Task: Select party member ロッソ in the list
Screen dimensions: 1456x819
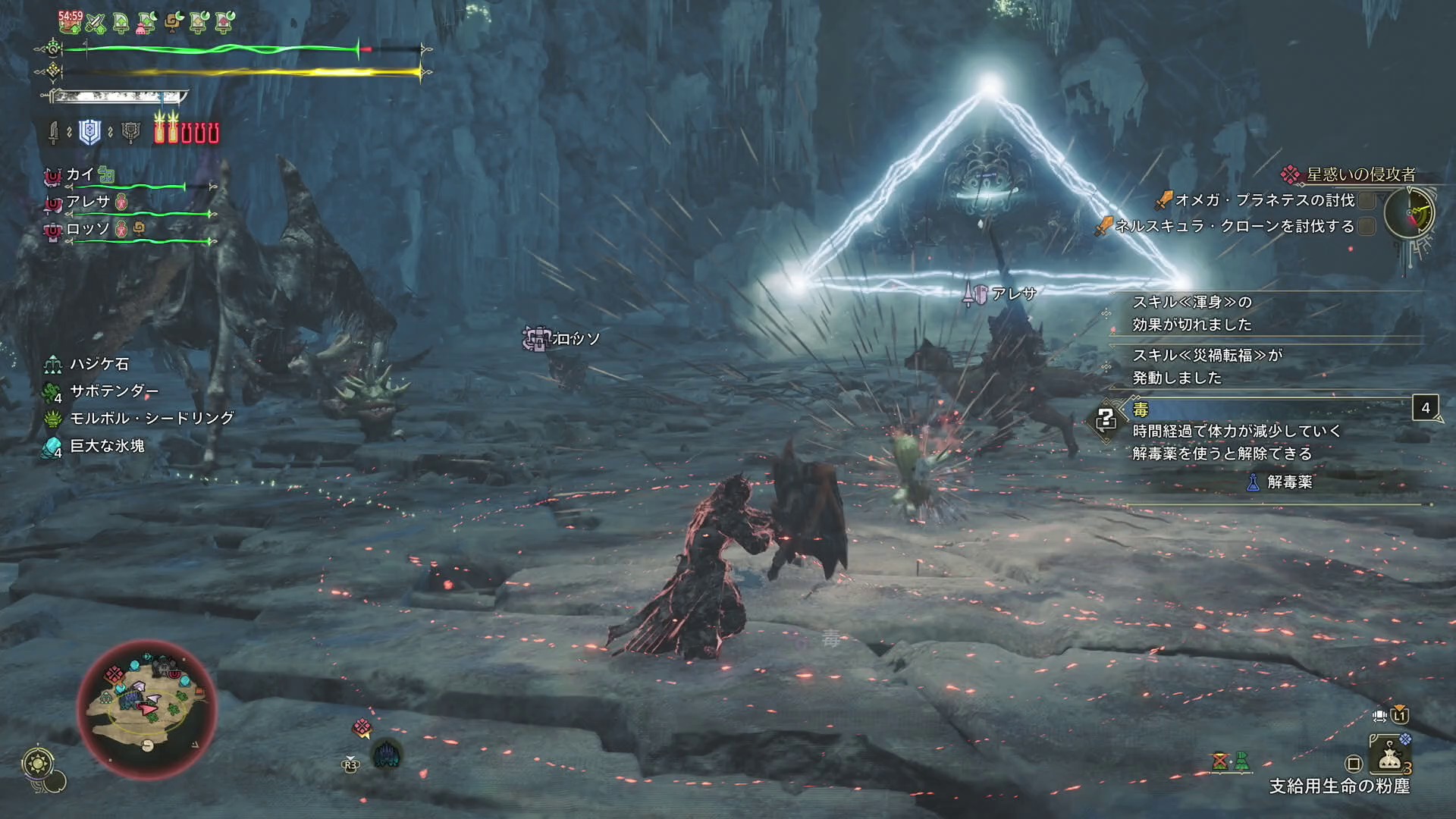Action: coord(88,229)
